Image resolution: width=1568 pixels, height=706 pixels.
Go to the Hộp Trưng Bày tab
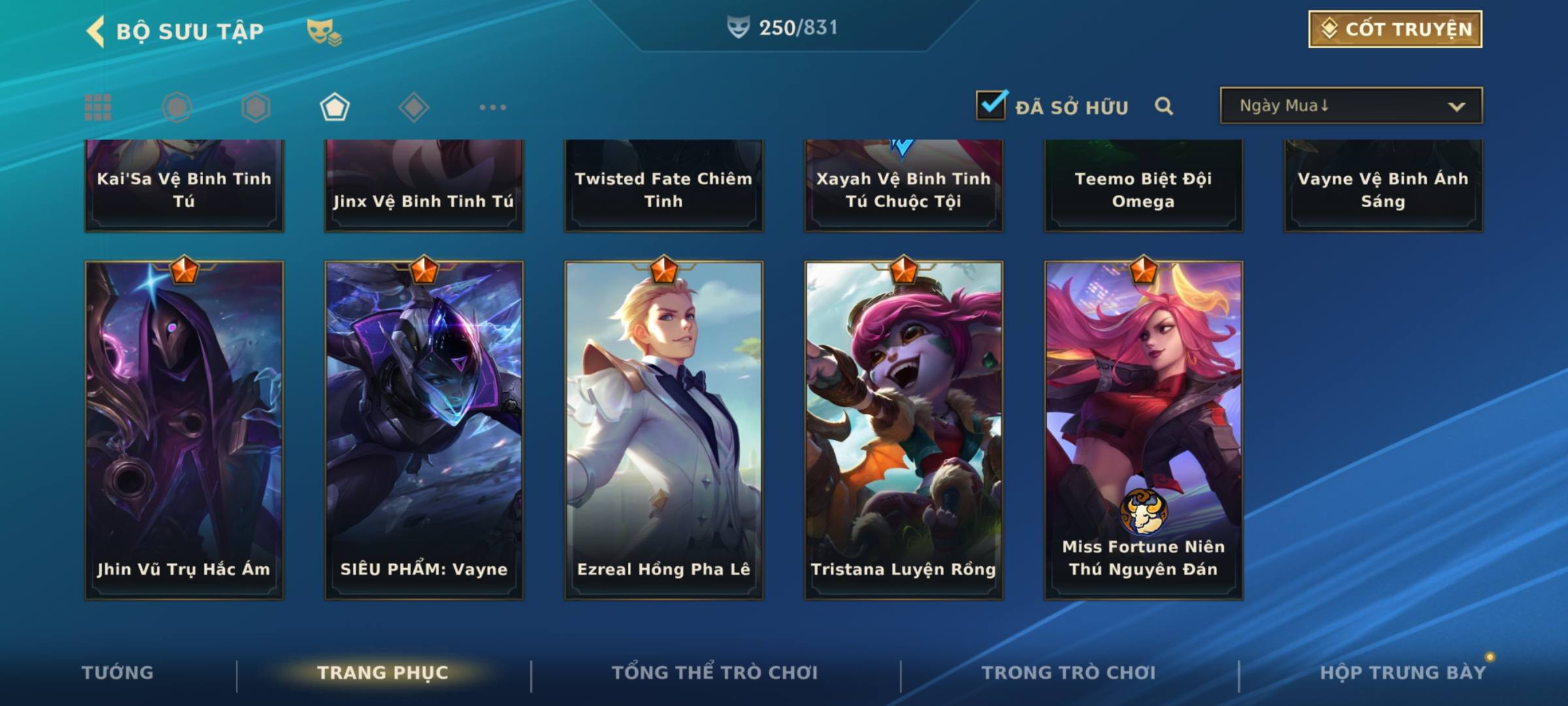[1403, 673]
